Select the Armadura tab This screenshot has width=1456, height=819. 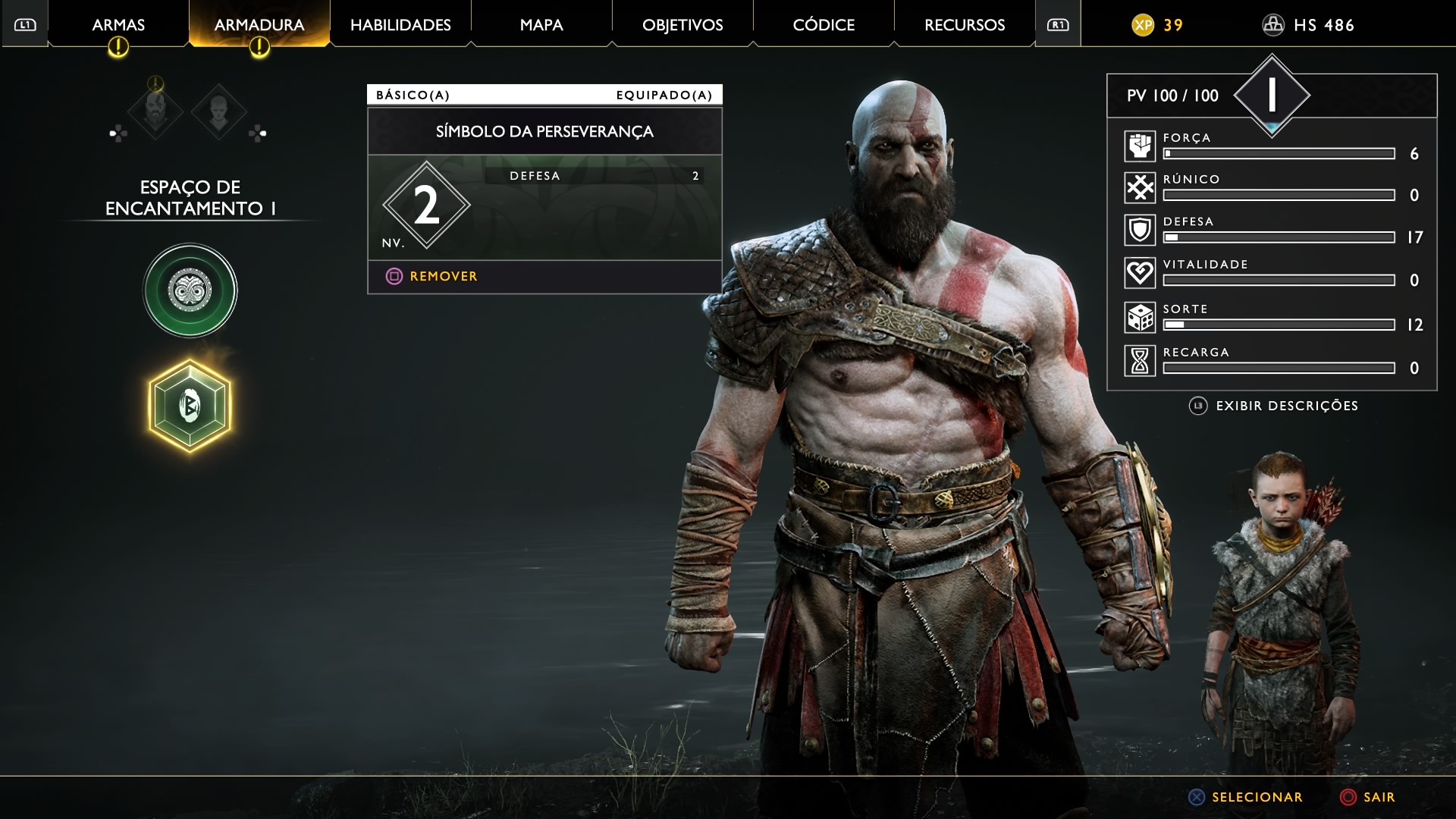pos(259,25)
